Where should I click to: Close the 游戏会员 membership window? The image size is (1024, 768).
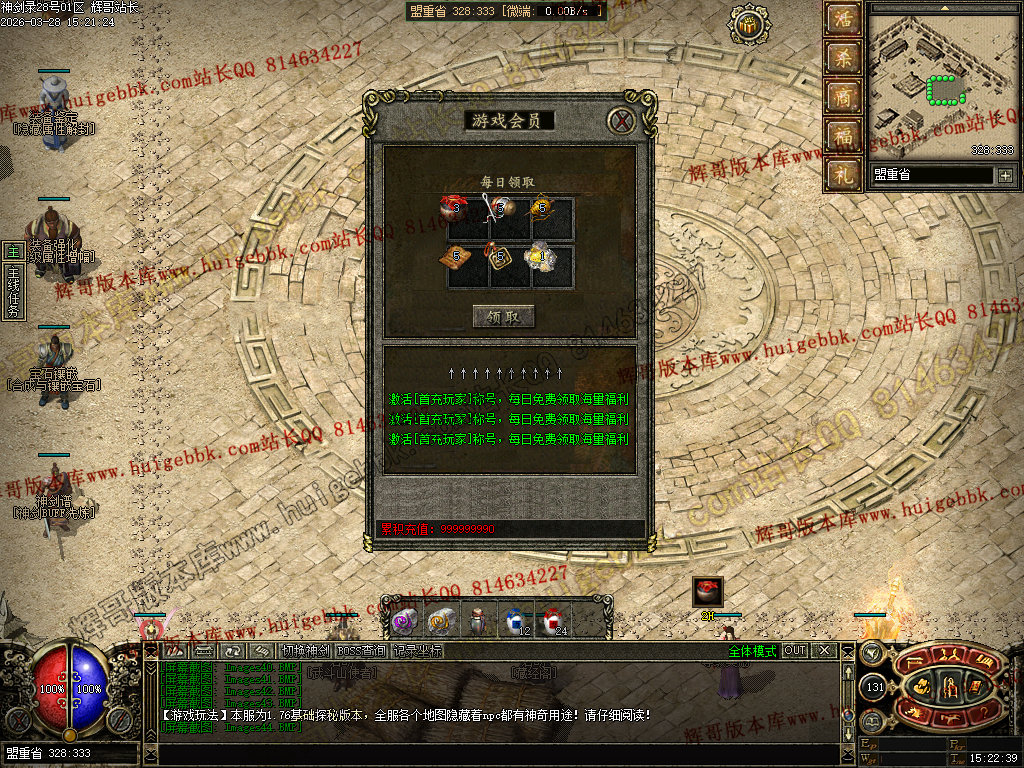[x=622, y=121]
